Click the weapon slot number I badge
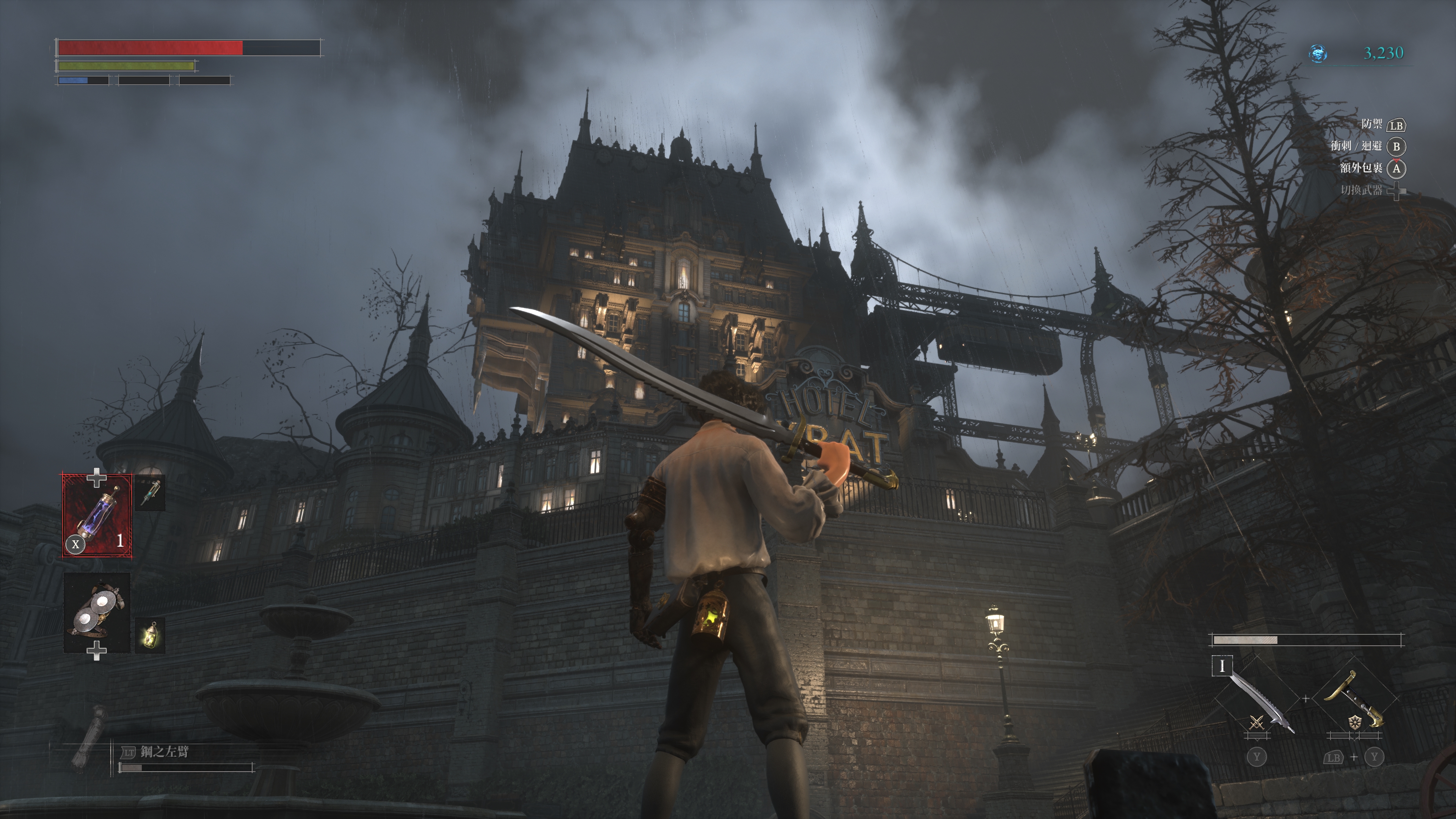1456x819 pixels. tap(1222, 666)
